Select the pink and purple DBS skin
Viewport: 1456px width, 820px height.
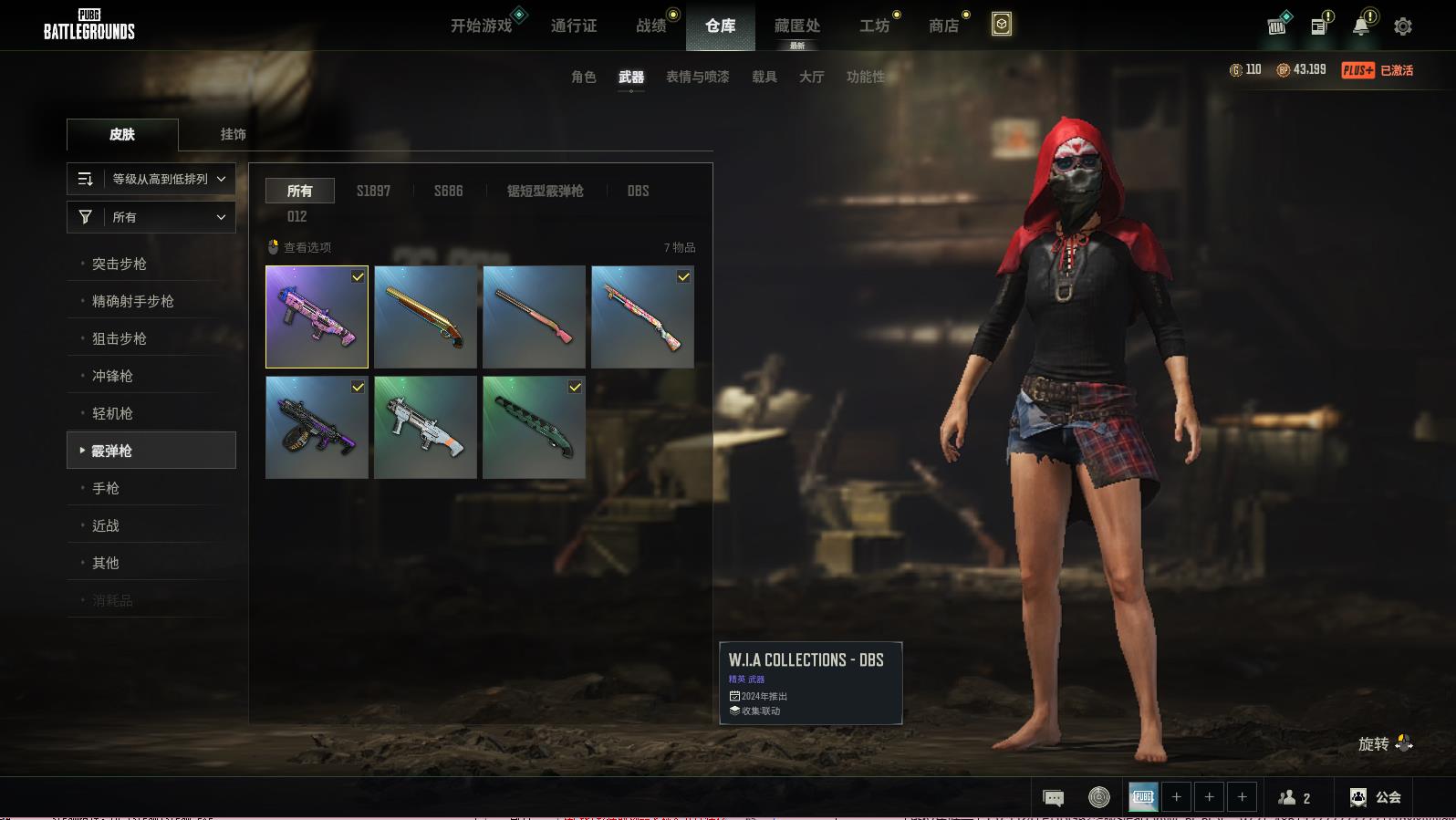[x=317, y=317]
